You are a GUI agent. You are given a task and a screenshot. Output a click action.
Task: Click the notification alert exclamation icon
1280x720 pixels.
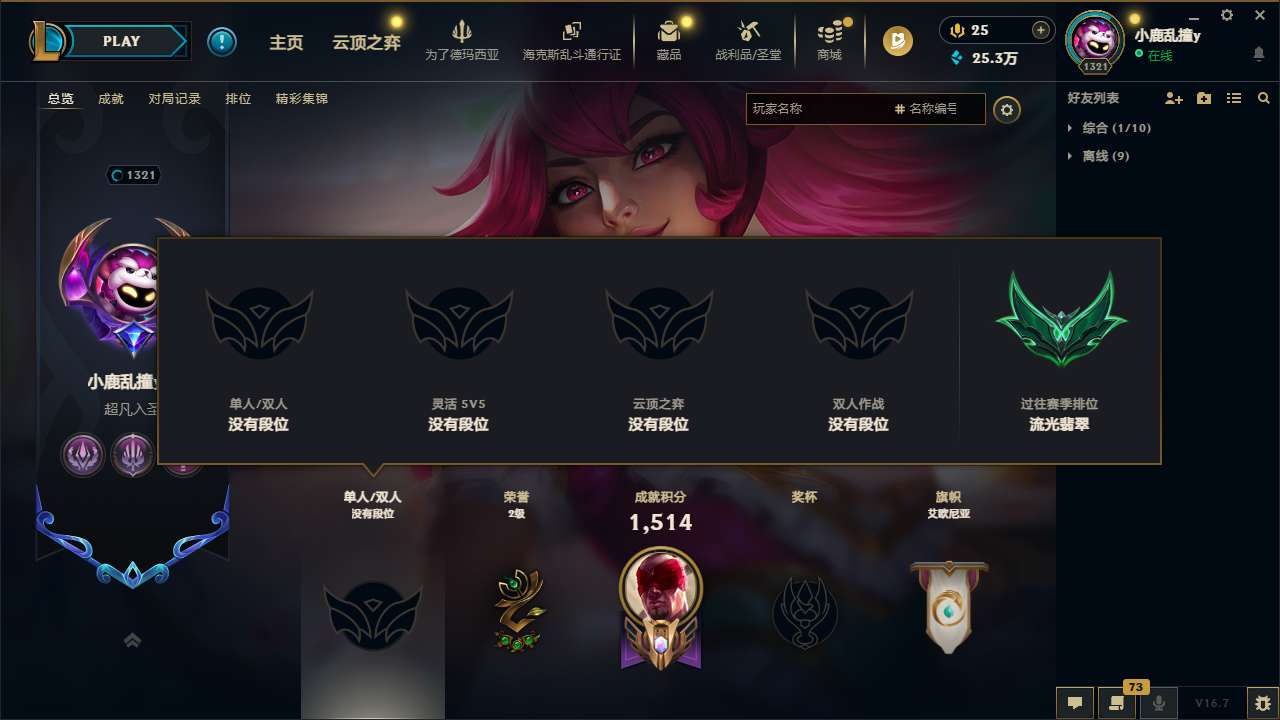tap(222, 41)
